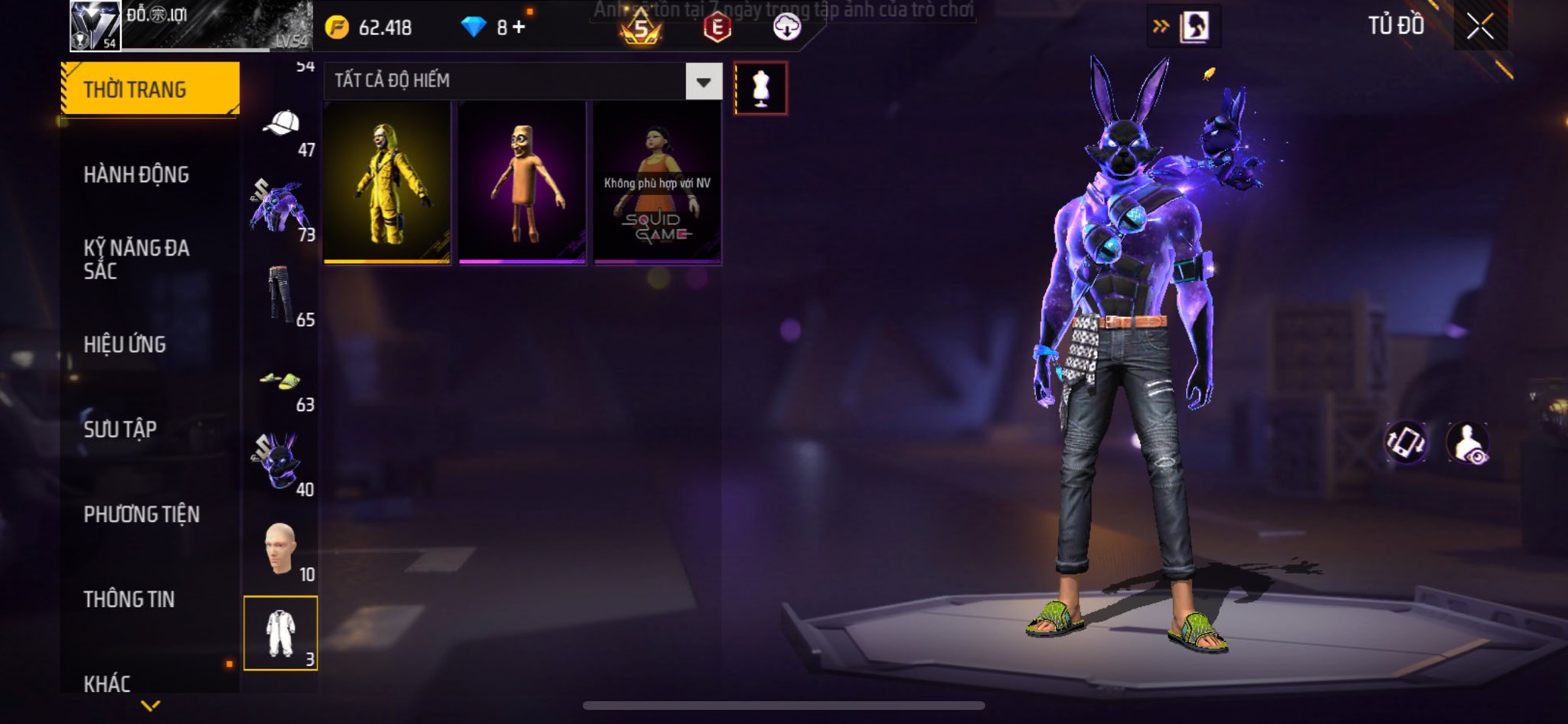Screen dimensions: 1568x724
Task: Click the white mannequin outfit button
Action: pyautogui.click(x=760, y=88)
